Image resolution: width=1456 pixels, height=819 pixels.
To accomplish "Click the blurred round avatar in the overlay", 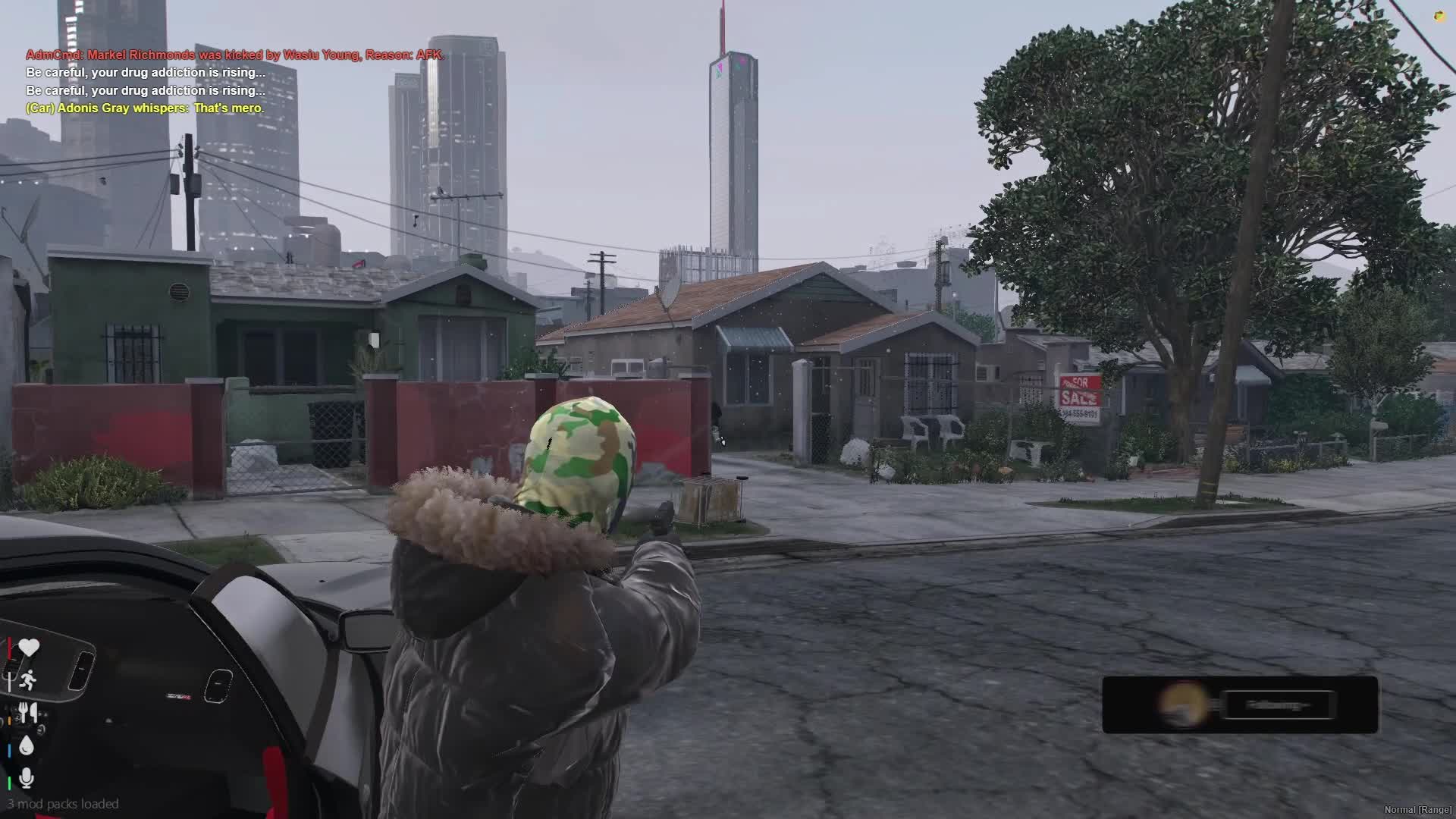I will (x=1184, y=704).
